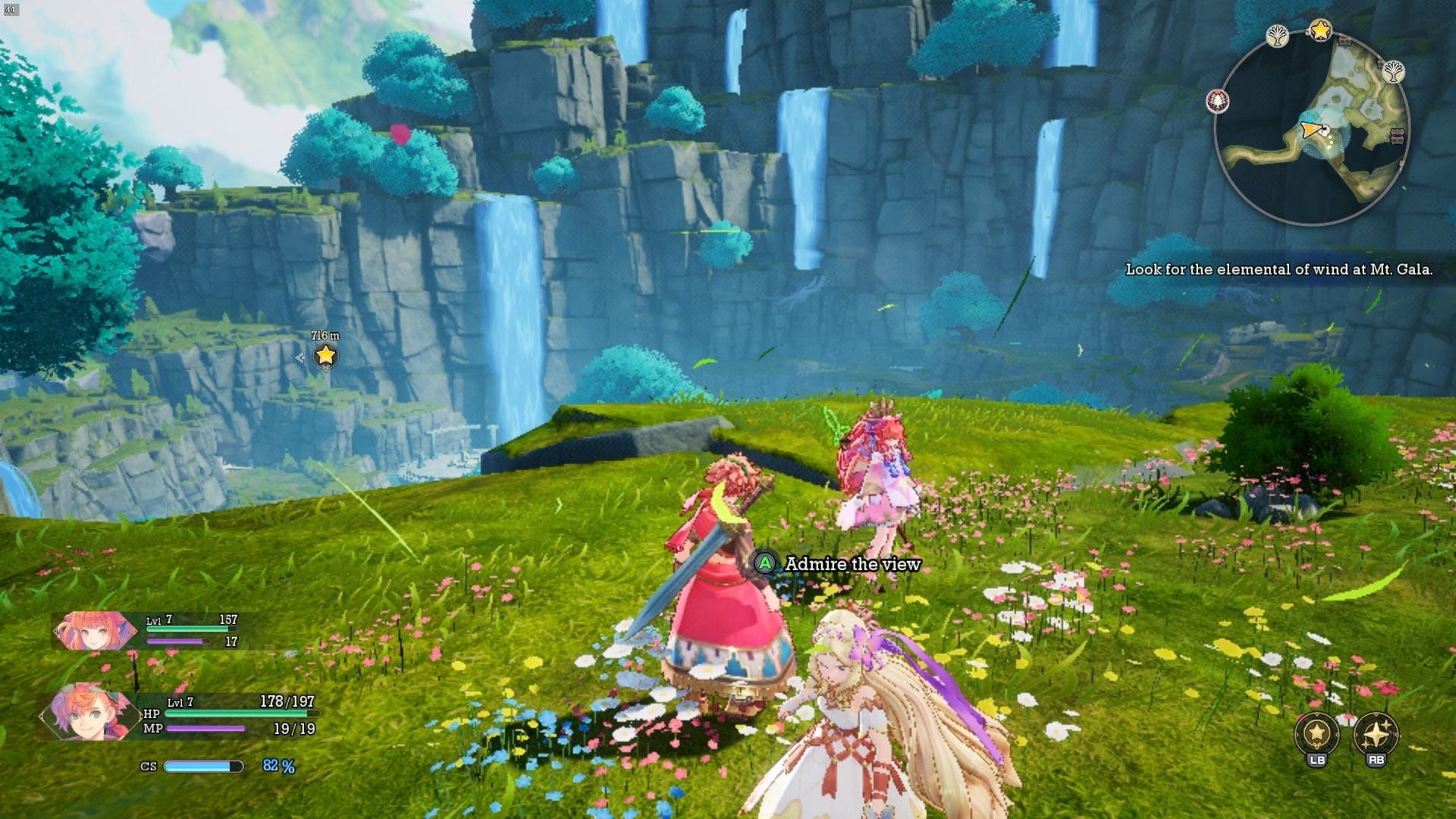Activate the Admire the view interaction
1456x819 pixels.
click(851, 564)
